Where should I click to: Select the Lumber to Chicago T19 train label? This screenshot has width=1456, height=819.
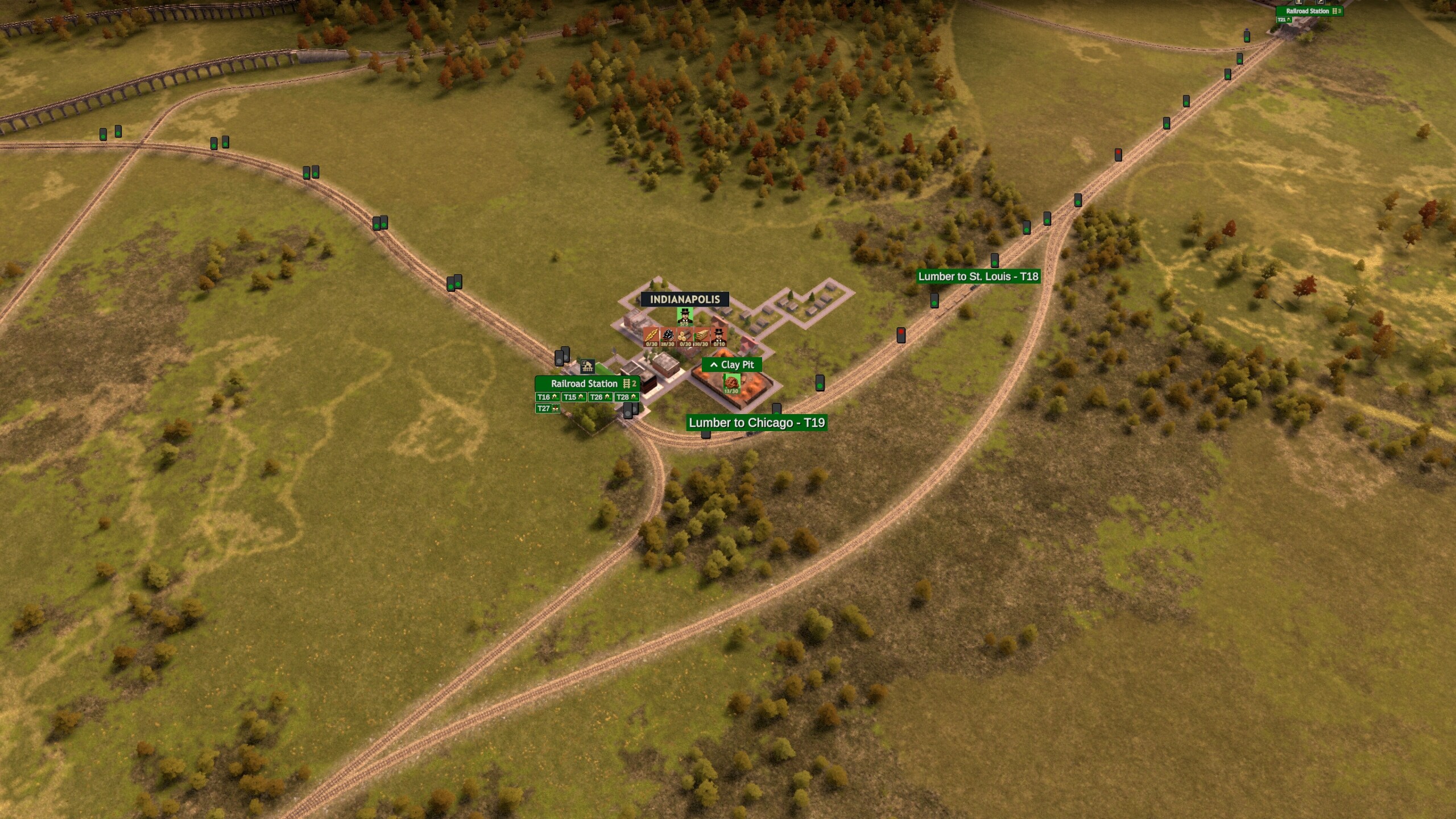pyautogui.click(x=756, y=423)
